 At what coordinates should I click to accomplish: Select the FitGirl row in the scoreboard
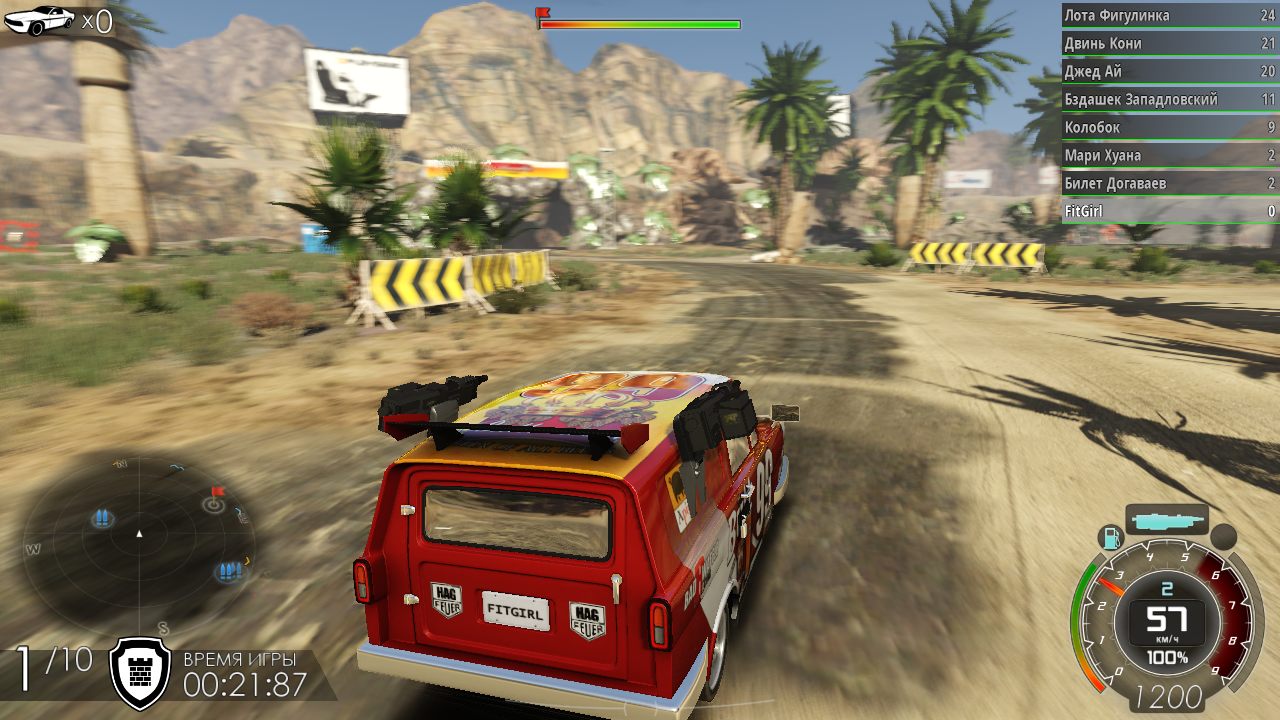coord(1168,212)
